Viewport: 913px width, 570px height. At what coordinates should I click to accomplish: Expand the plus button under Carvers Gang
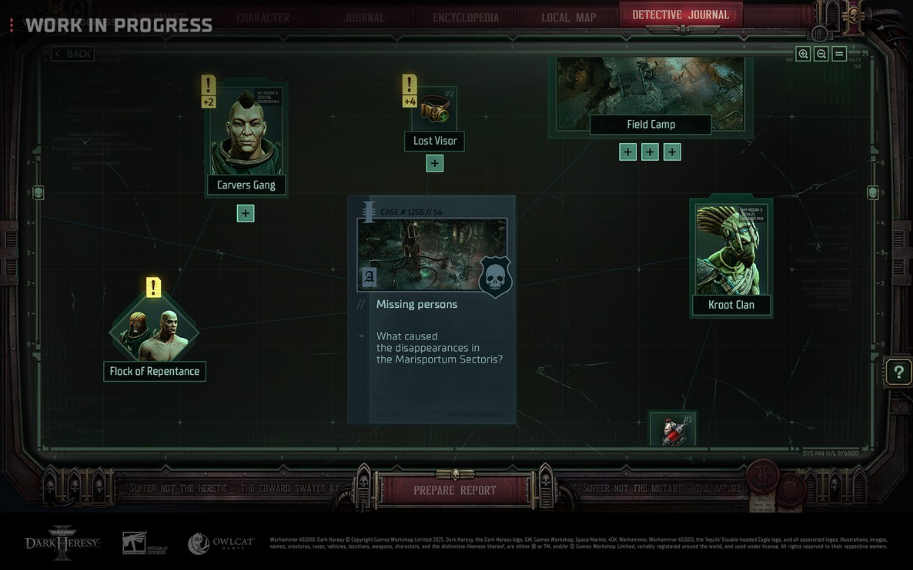tap(246, 213)
